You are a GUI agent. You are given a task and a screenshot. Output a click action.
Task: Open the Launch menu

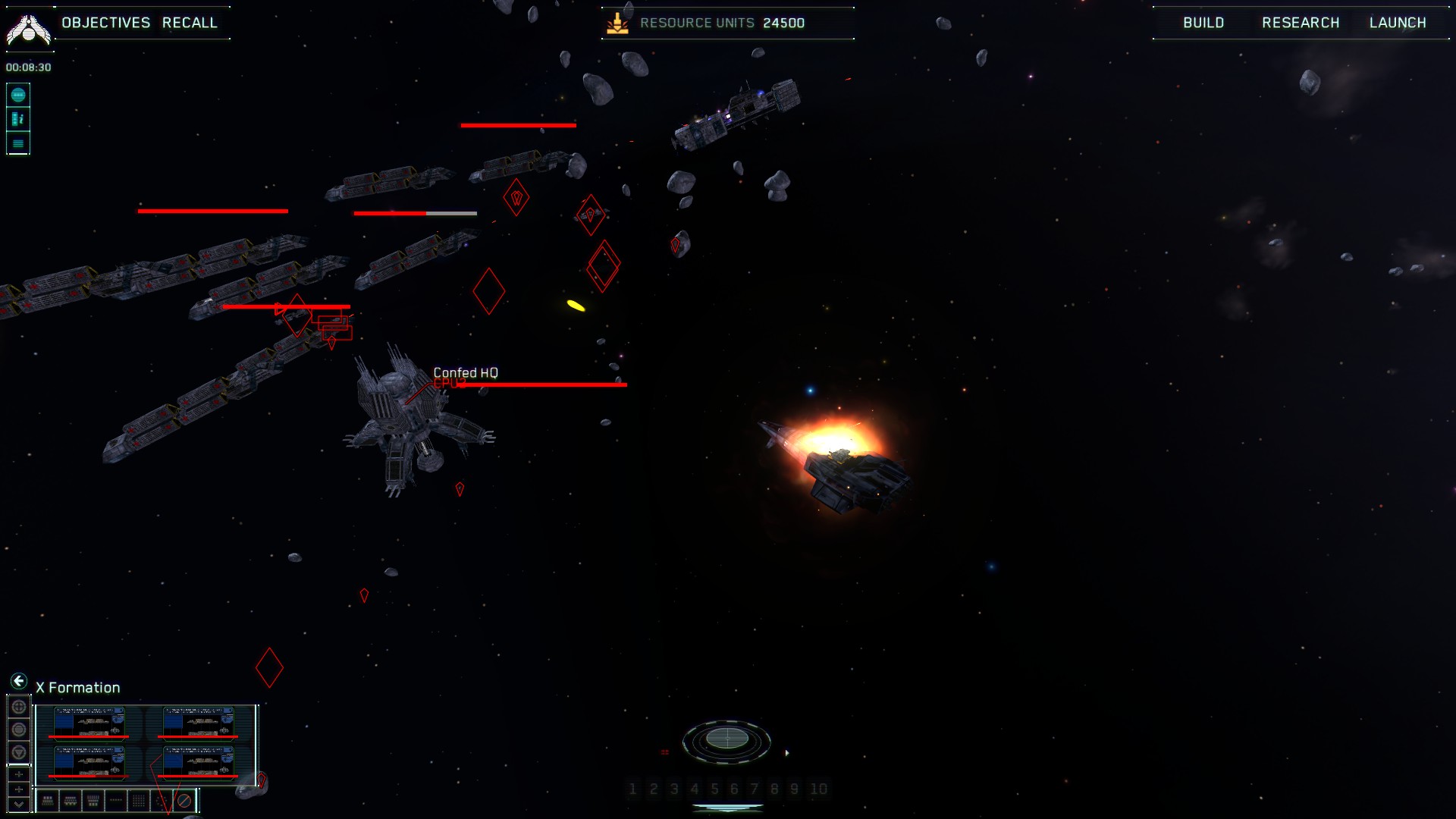[1398, 23]
